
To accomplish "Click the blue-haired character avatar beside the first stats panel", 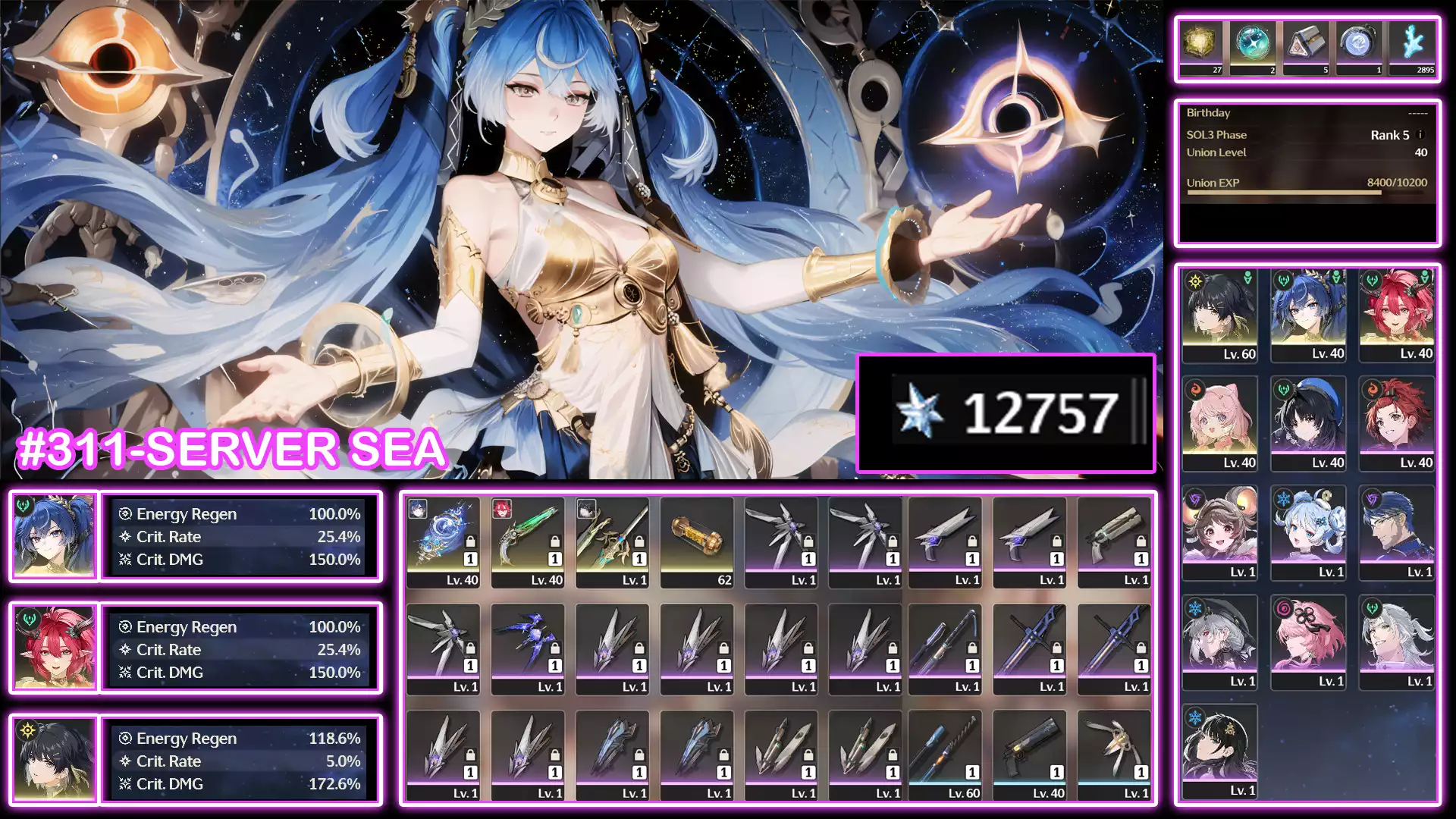I will point(53,536).
